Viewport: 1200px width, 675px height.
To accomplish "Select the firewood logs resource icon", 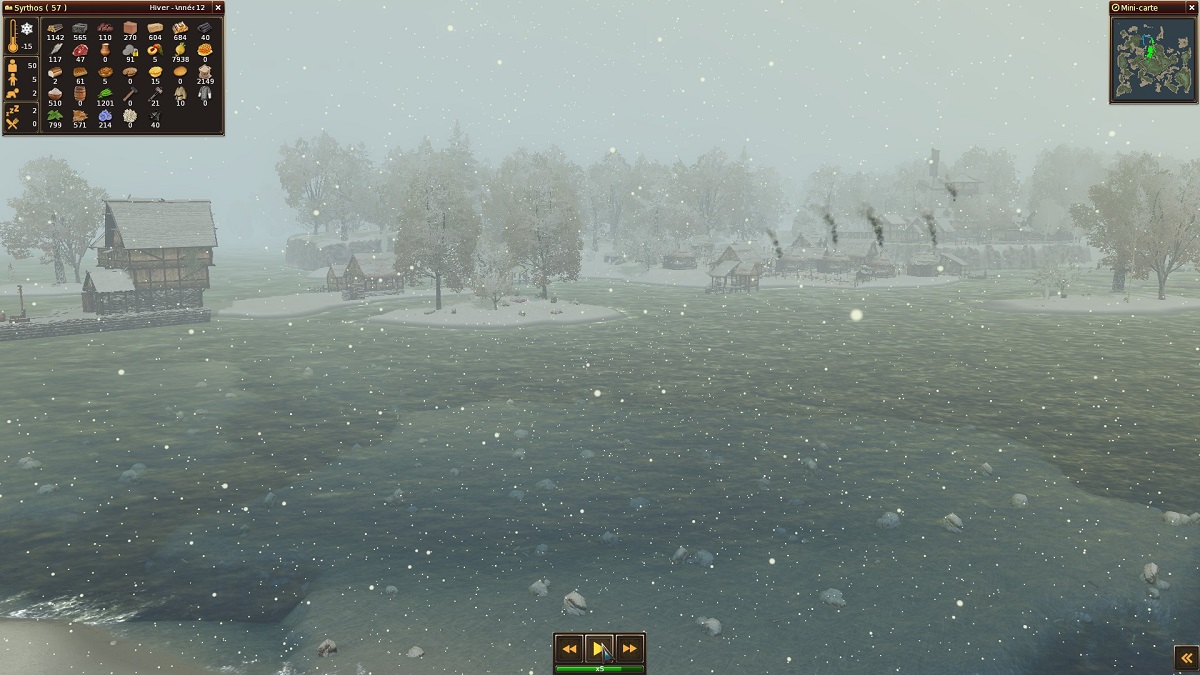I will [x=55, y=28].
